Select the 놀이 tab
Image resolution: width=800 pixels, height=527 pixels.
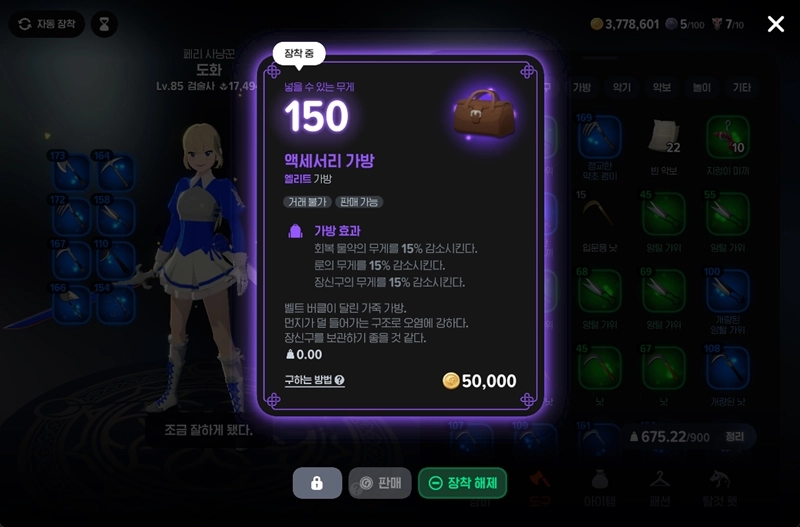701,88
